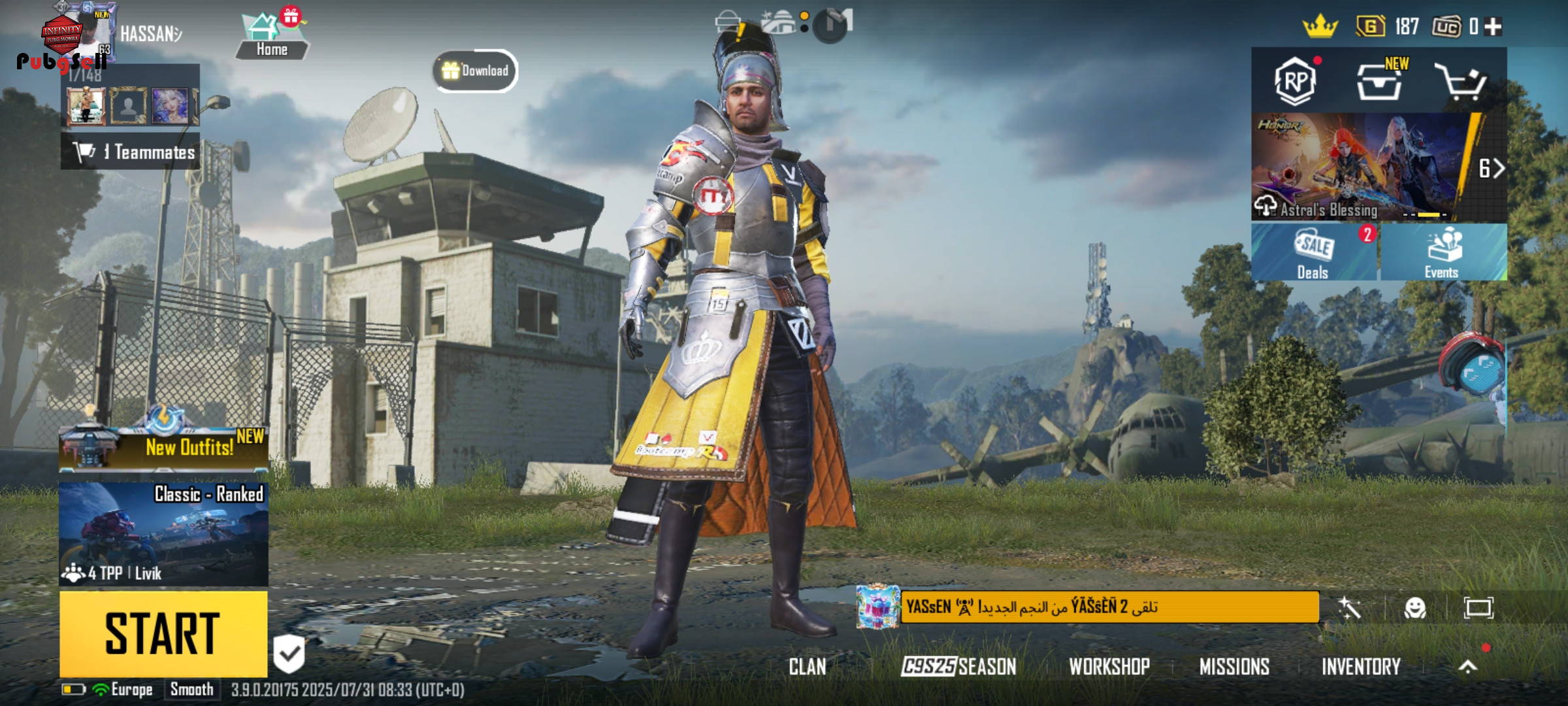Open the WORKSHOP menu
Screen dimensions: 1568x706
coord(1109,667)
